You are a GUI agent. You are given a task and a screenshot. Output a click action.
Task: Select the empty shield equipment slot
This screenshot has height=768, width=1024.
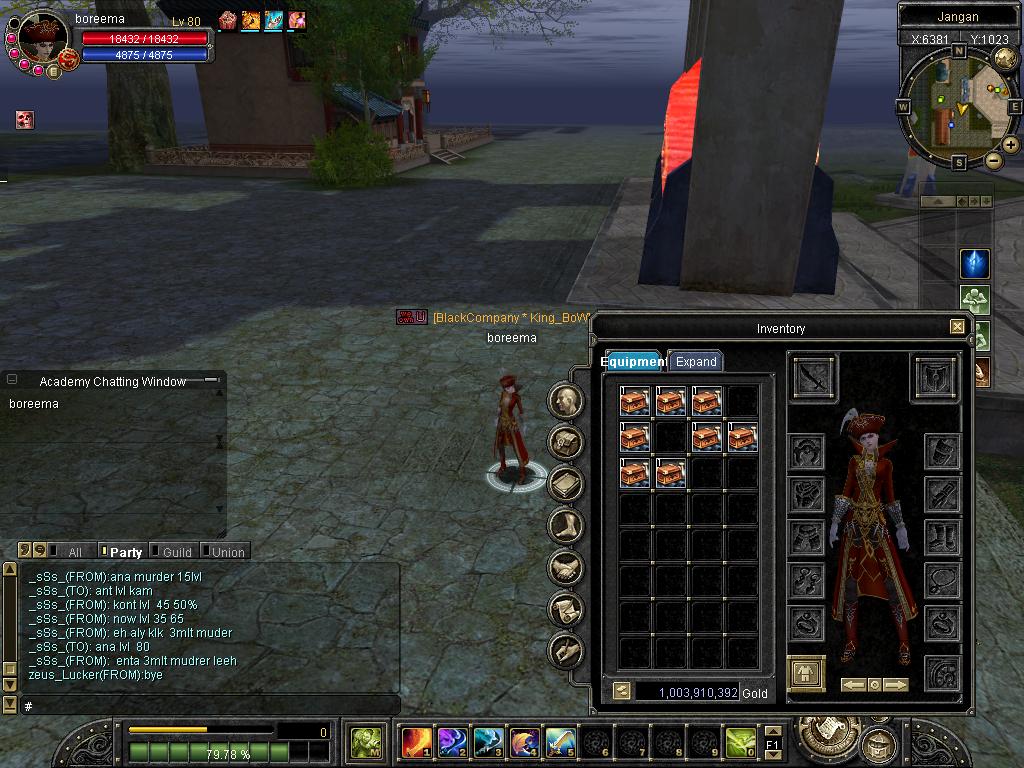pos(935,377)
